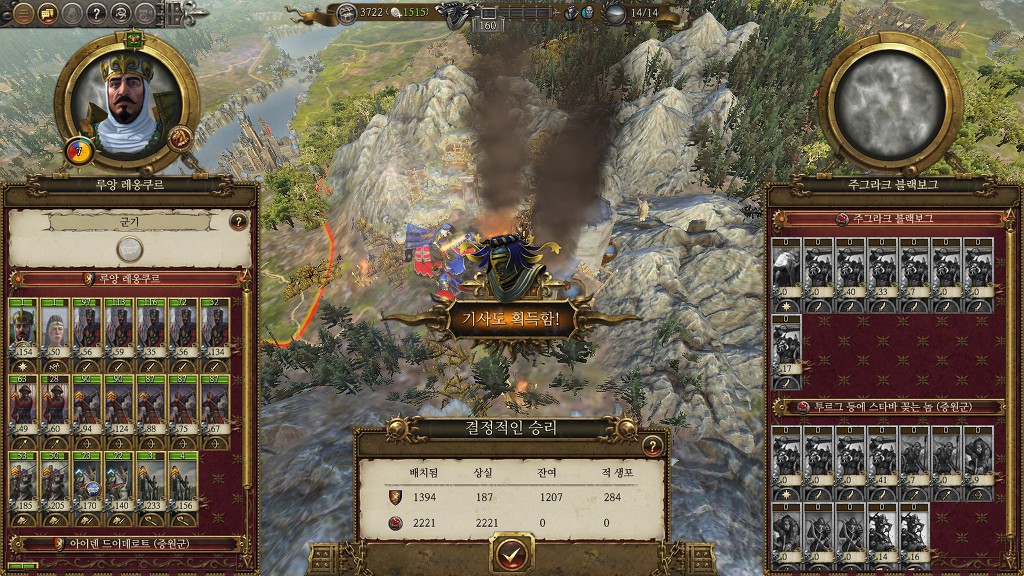The height and width of the screenshot is (576, 1024).
Task: Open help on the left army panel
Action: coord(239,222)
